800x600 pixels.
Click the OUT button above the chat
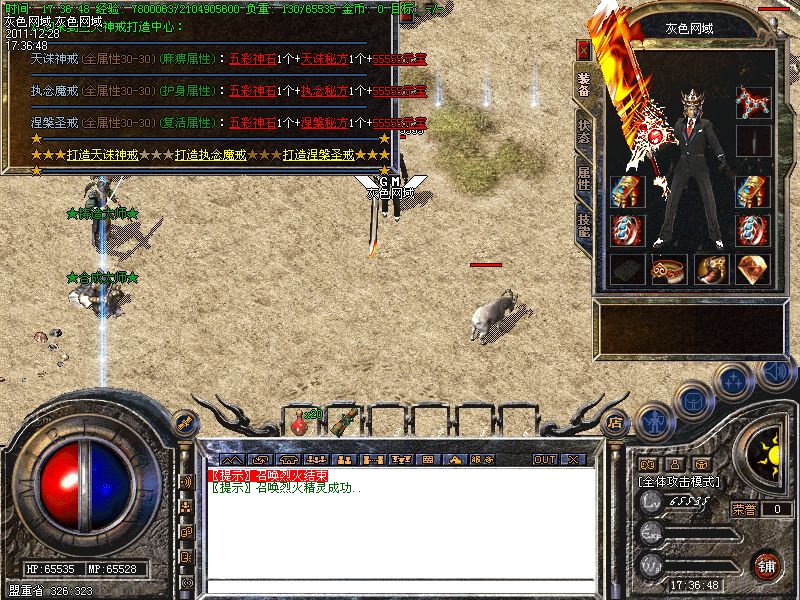click(x=544, y=459)
